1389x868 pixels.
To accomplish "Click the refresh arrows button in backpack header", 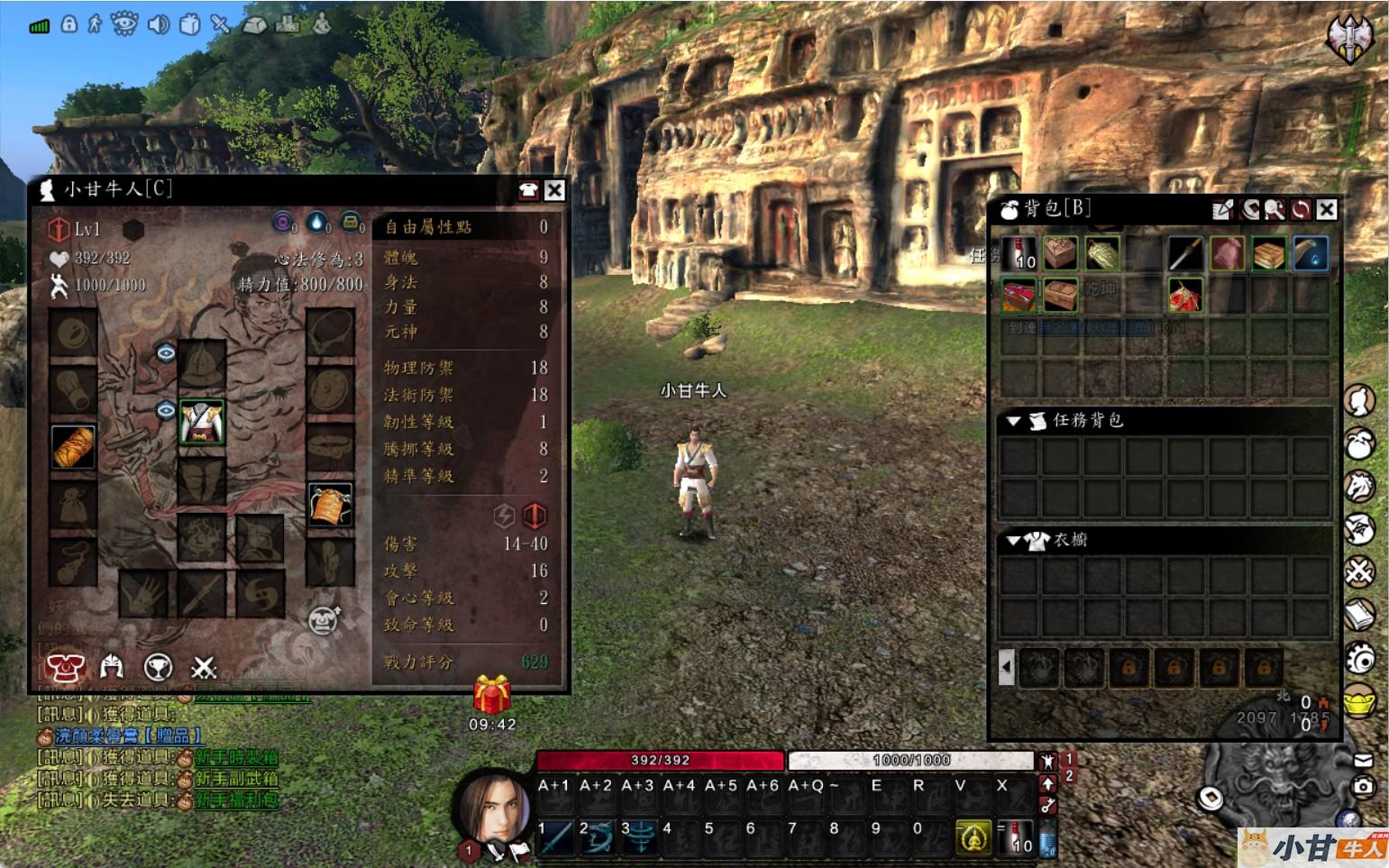I will [x=1300, y=210].
